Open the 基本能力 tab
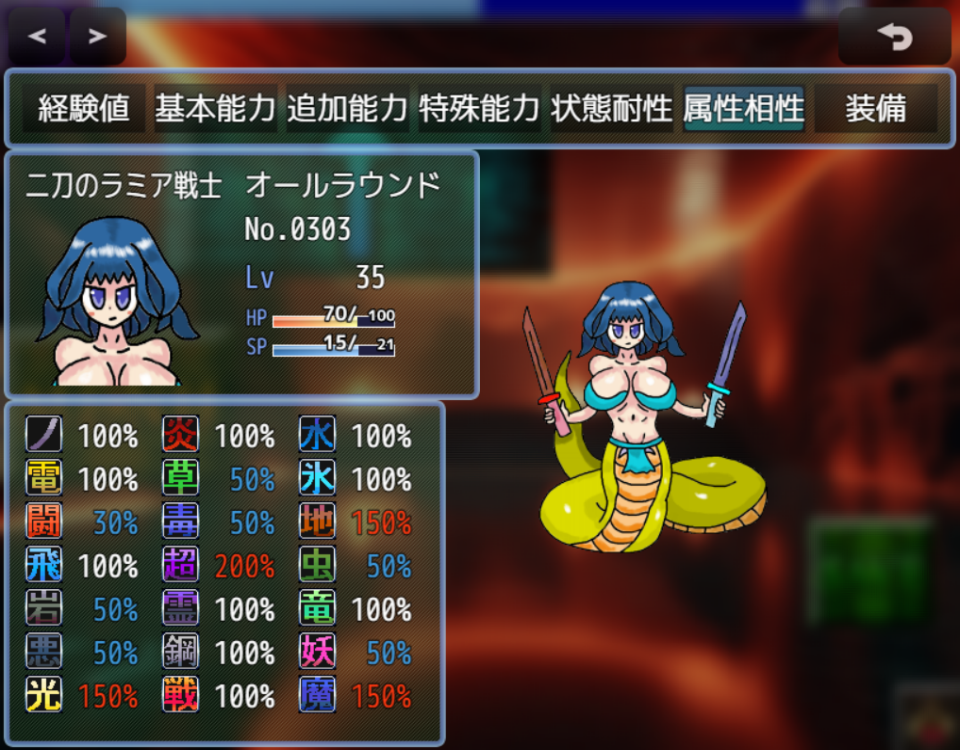Viewport: 960px width, 750px height. [x=215, y=109]
